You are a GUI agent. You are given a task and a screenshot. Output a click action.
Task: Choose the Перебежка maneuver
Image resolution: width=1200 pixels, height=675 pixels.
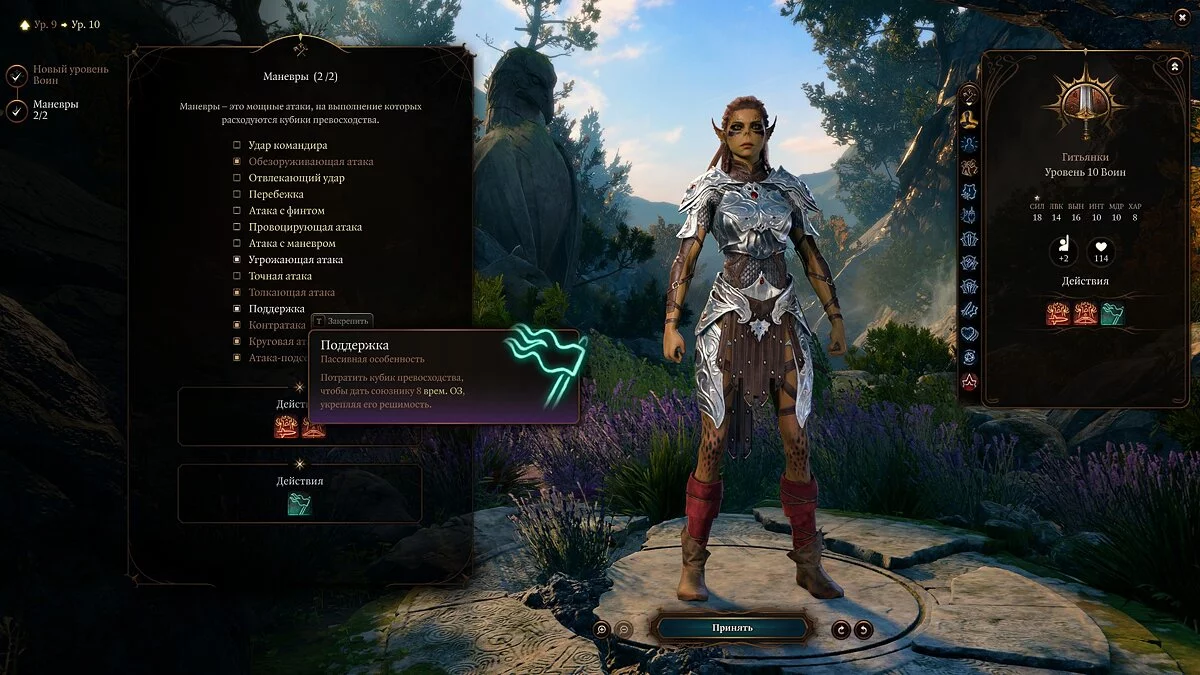tap(237, 194)
